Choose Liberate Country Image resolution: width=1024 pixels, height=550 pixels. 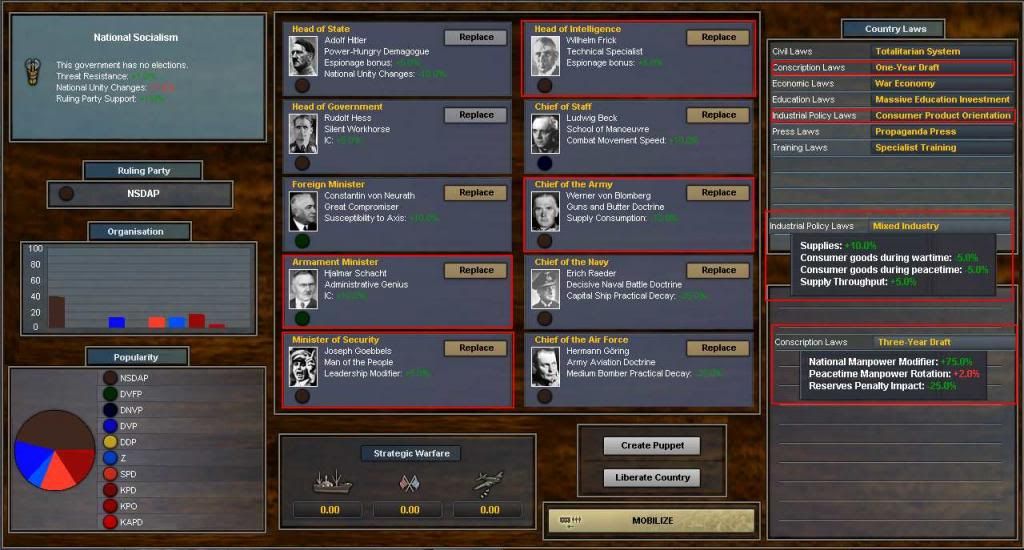(x=652, y=478)
